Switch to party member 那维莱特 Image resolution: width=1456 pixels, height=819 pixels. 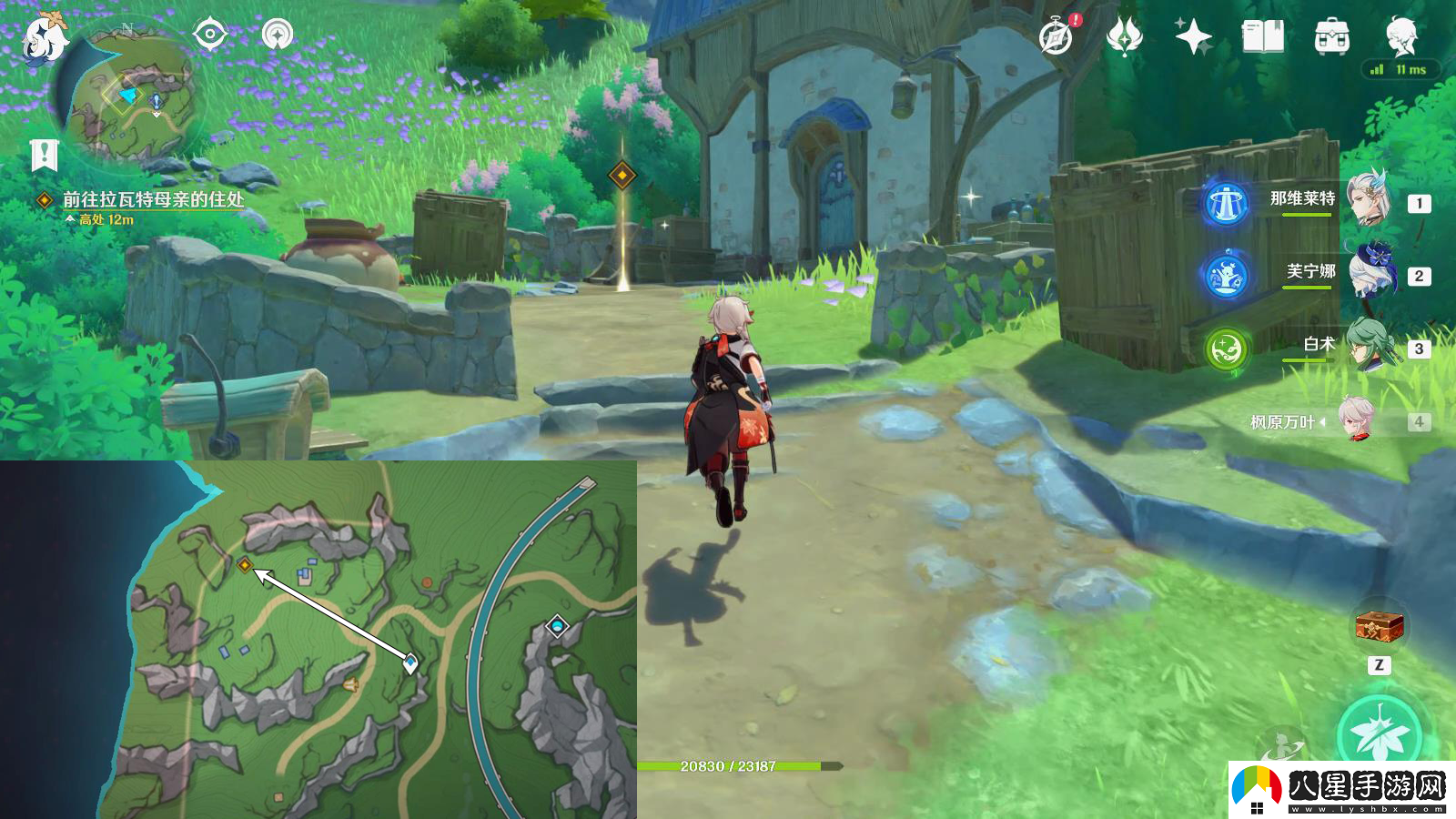click(x=1368, y=199)
